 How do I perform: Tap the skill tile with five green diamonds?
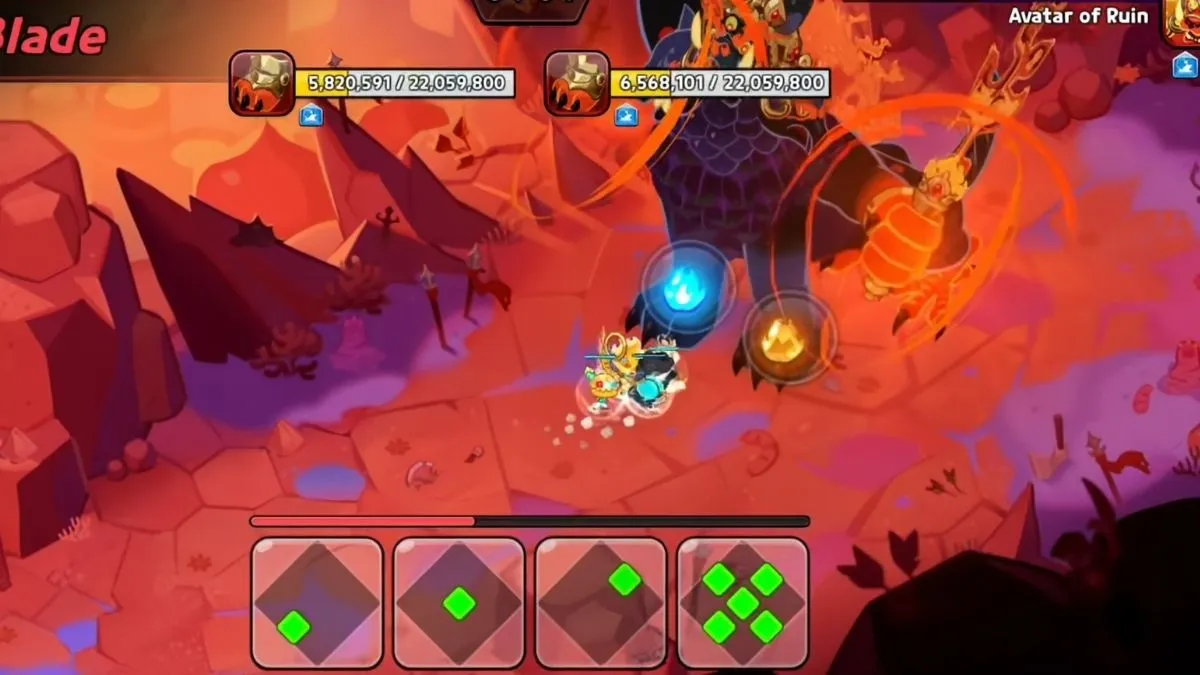tap(742, 602)
